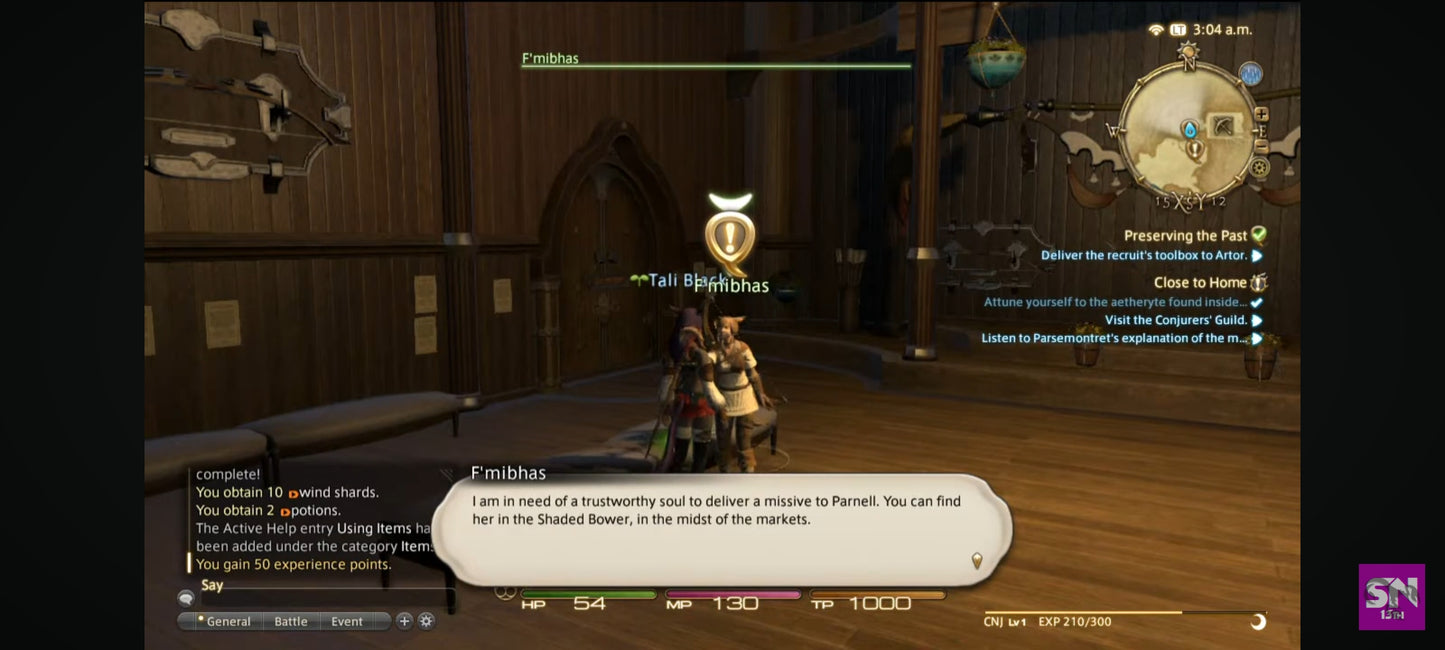Zoom in the minimap with plus button
1445x650 pixels.
[x=1261, y=114]
